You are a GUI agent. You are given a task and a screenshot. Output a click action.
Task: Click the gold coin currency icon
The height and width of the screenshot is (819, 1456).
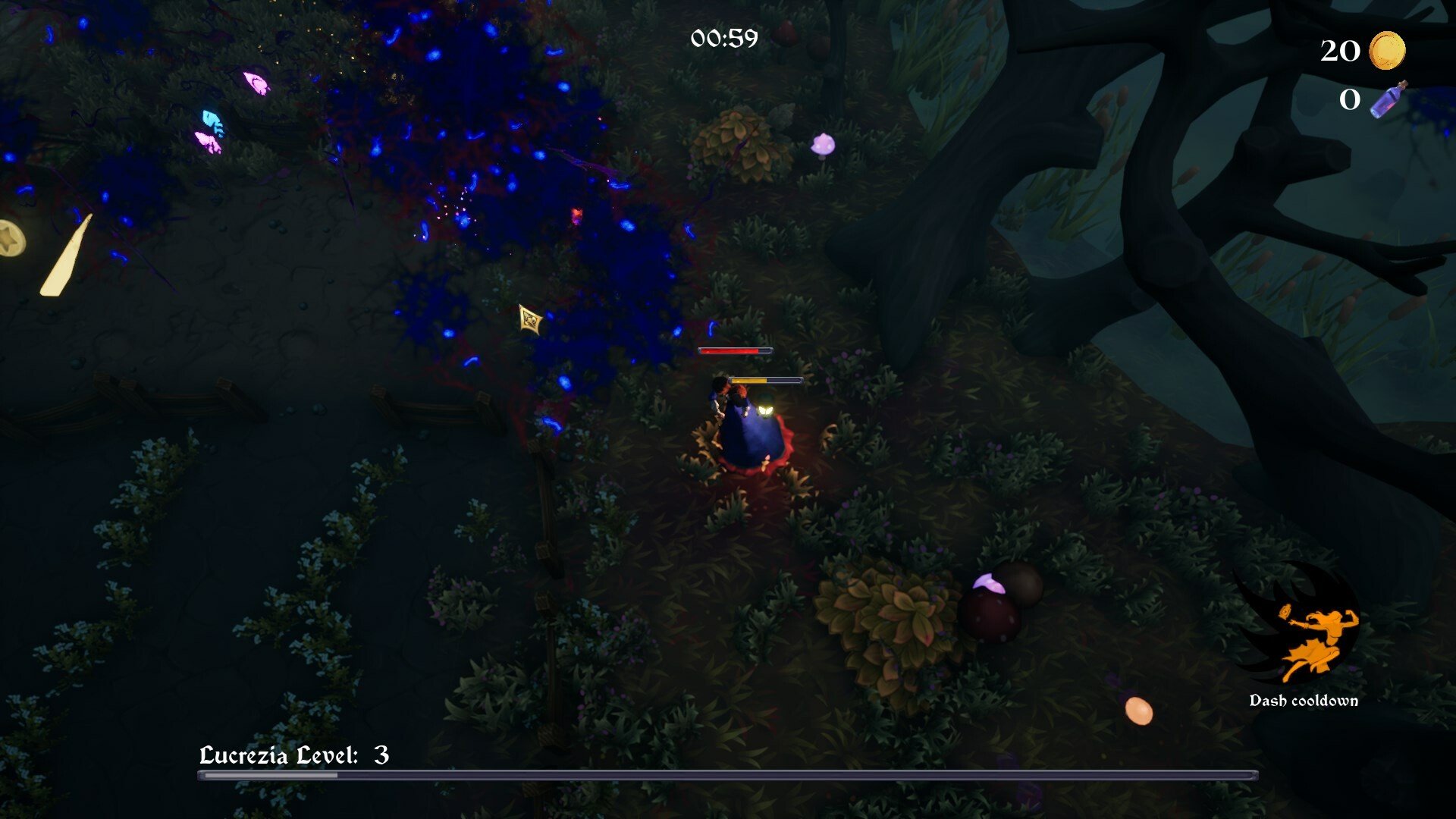(1387, 51)
